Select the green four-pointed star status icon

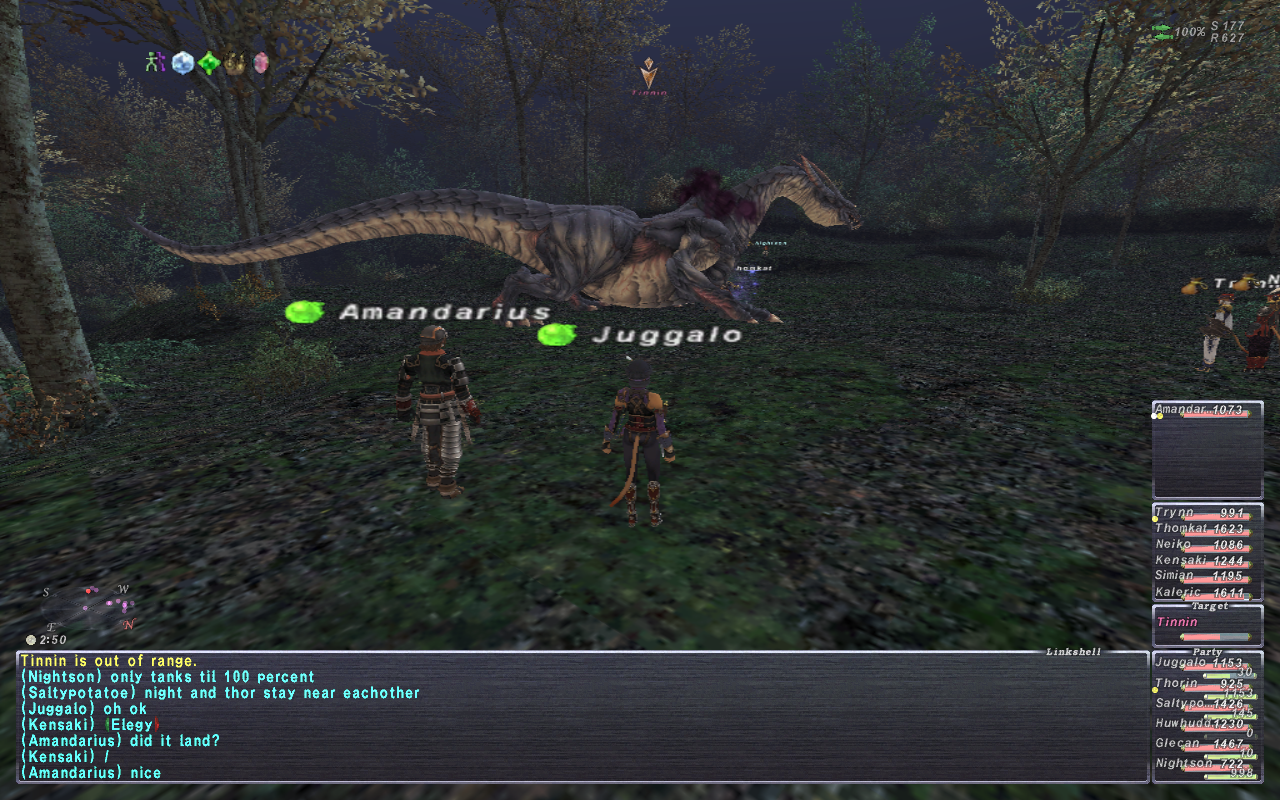[208, 63]
